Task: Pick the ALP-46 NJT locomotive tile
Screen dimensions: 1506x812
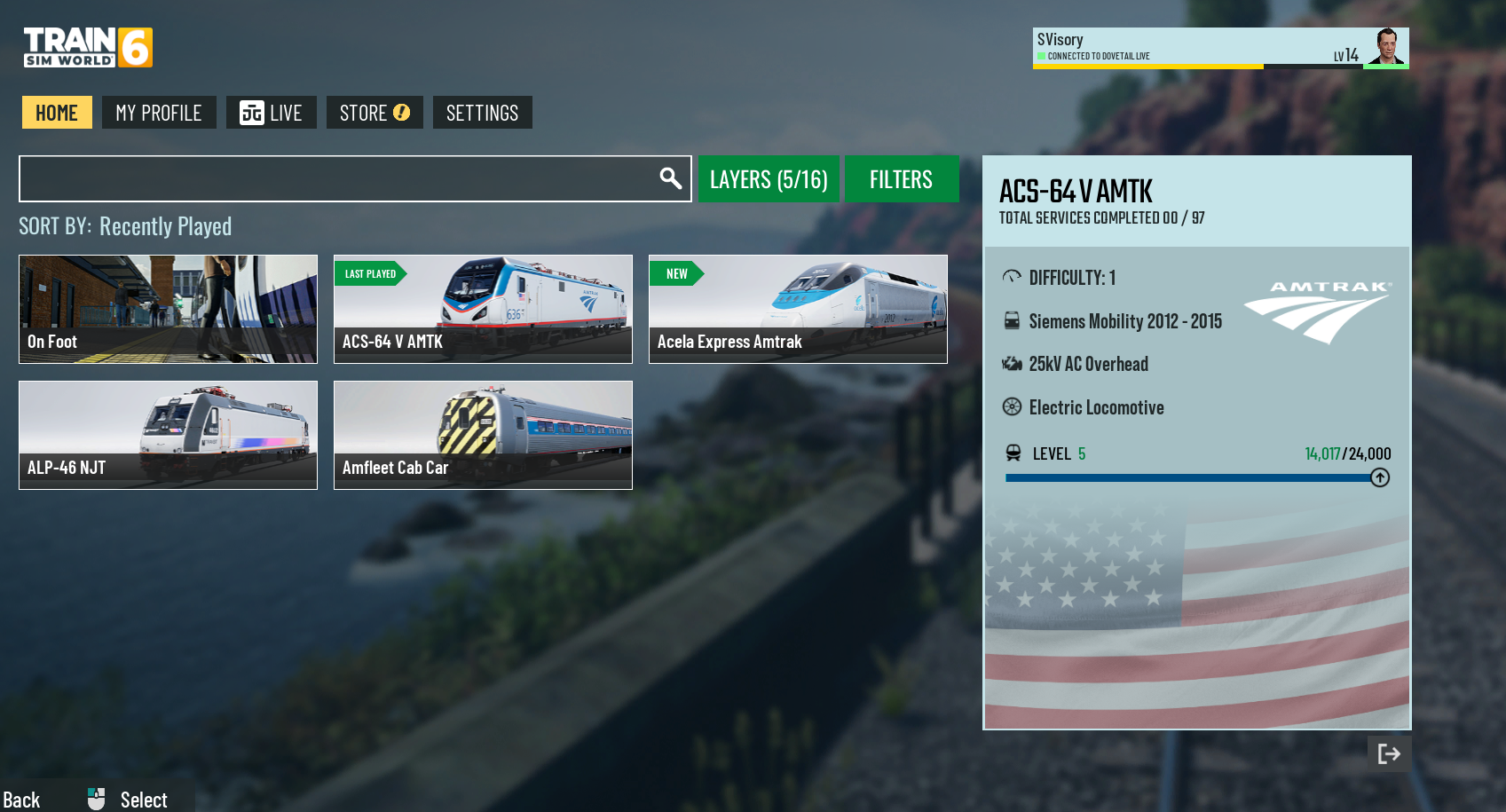Action: tap(168, 435)
